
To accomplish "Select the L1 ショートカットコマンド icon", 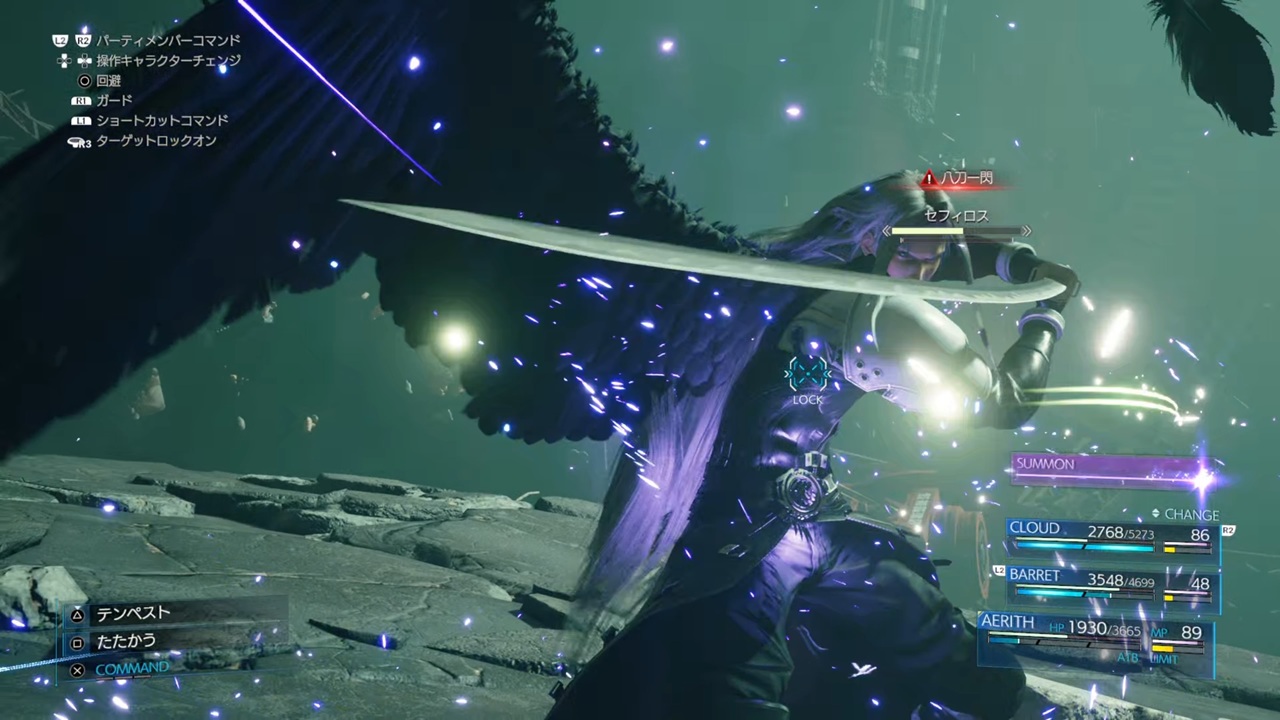I will tap(82, 120).
